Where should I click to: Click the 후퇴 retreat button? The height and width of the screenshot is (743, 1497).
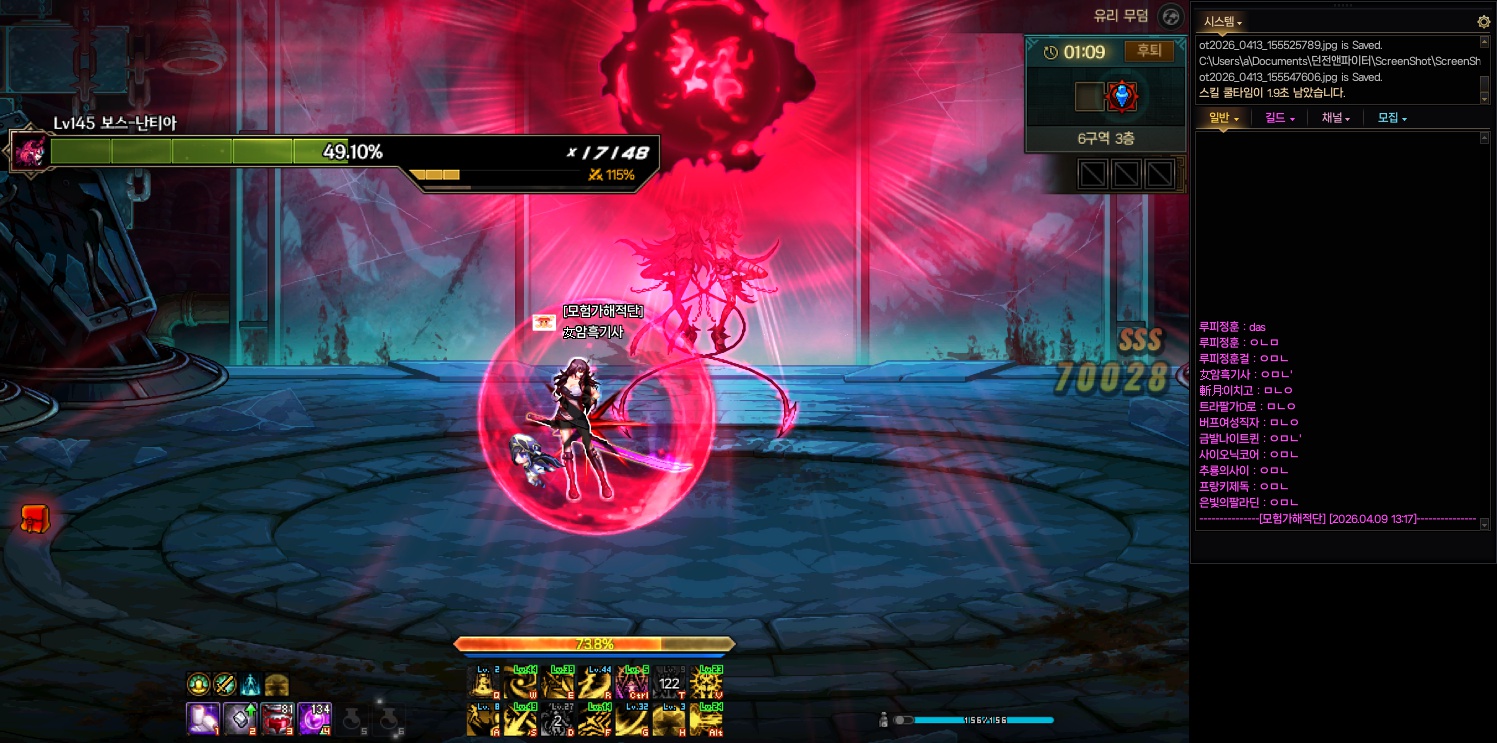1149,51
